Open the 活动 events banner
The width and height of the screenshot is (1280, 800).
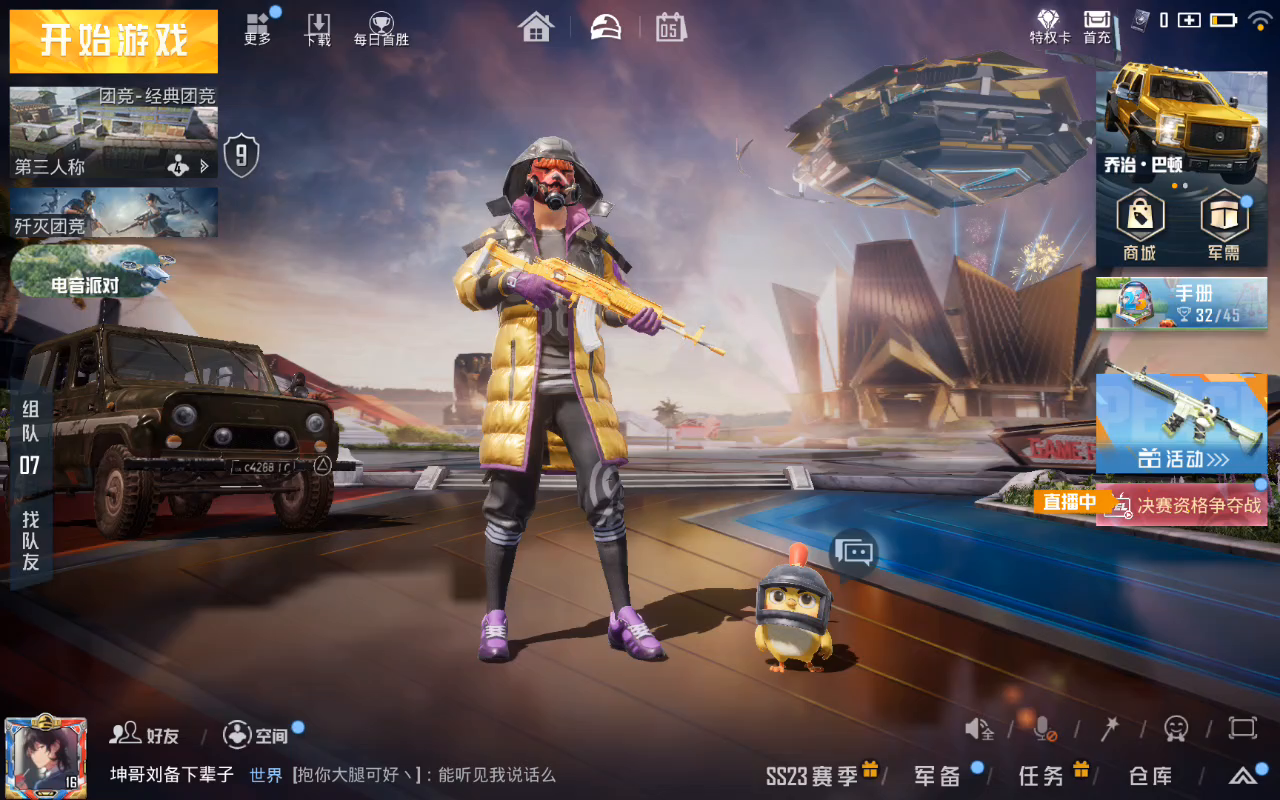1181,423
